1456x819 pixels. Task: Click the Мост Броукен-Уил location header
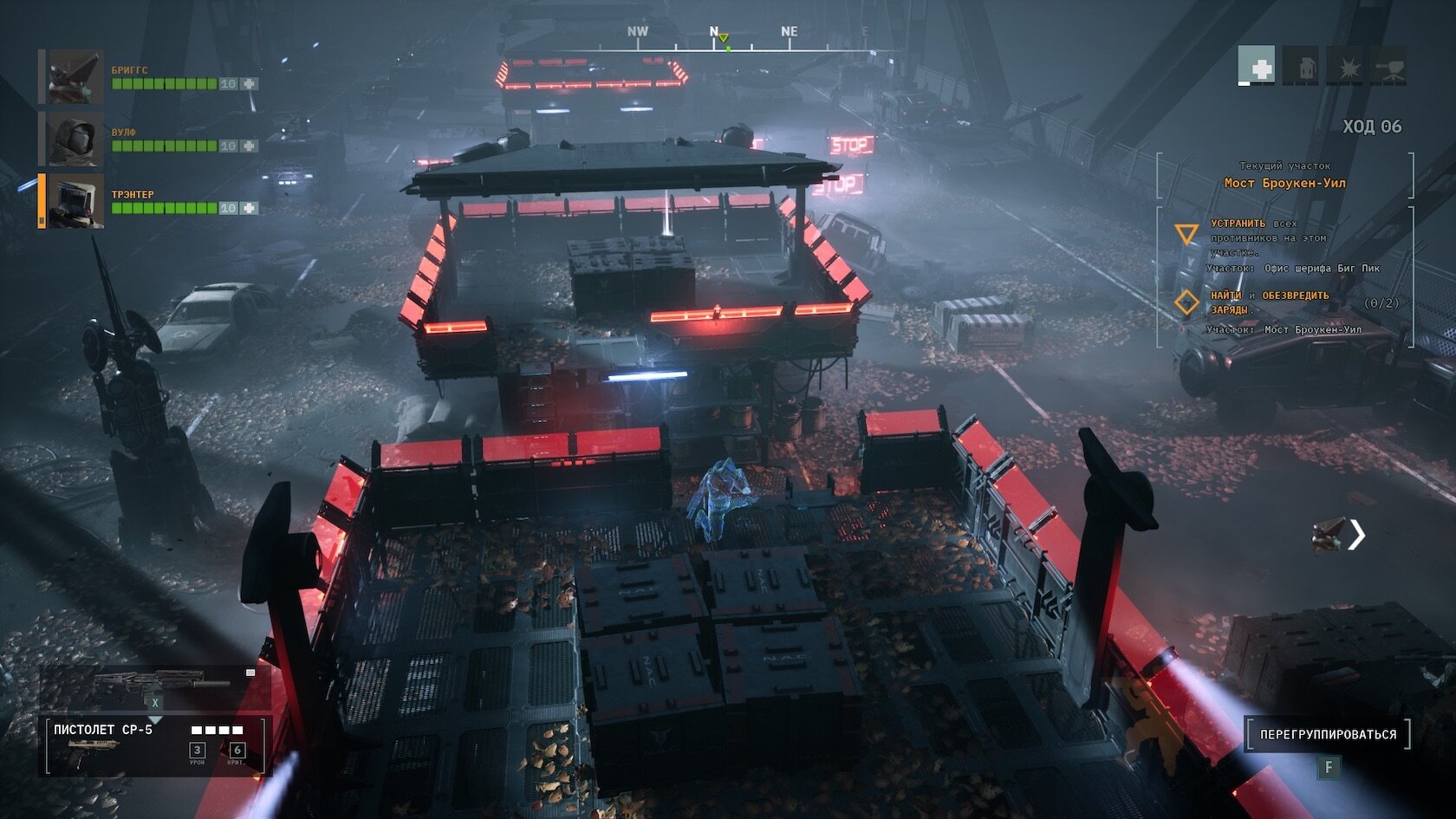pyautogui.click(x=1284, y=183)
